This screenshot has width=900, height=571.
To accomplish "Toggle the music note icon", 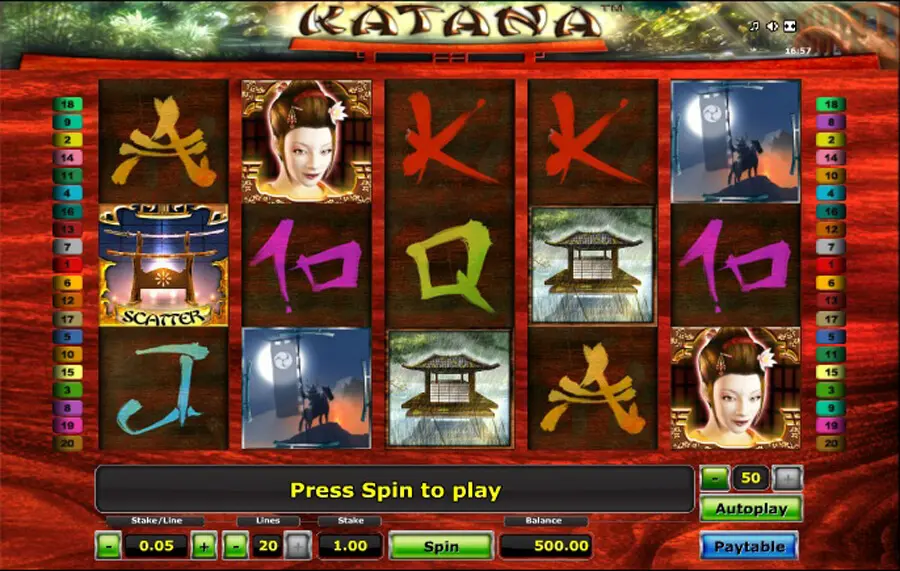I will coord(754,27).
